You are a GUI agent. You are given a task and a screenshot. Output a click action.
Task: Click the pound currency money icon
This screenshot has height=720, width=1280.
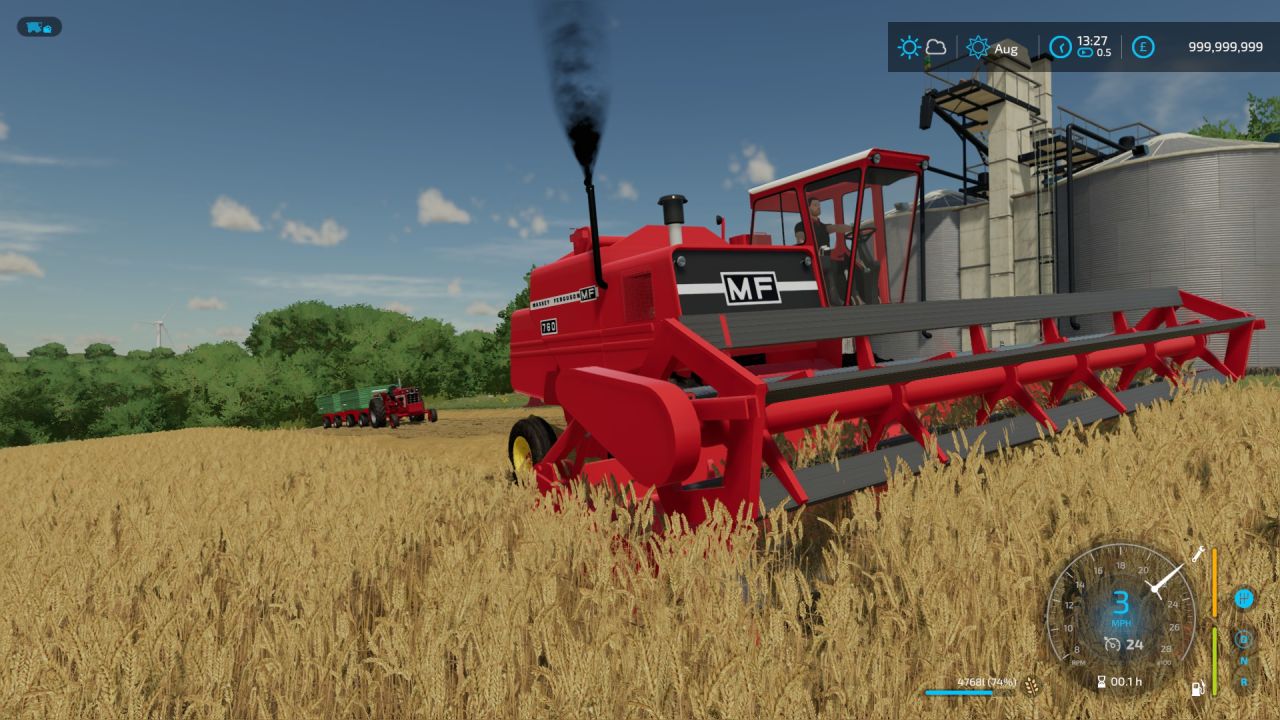[x=1143, y=47]
